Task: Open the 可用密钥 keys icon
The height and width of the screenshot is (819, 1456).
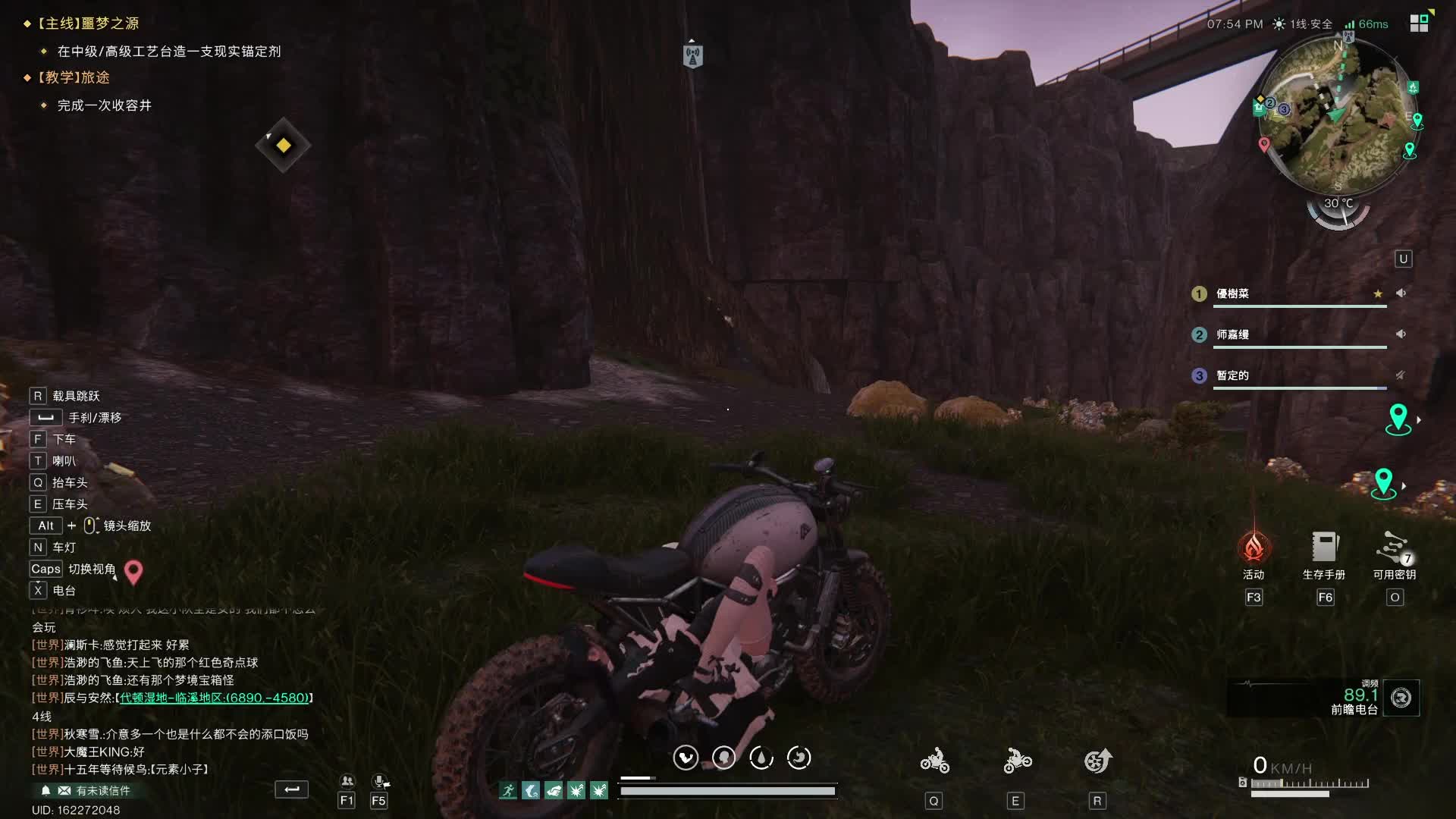Action: coord(1394,548)
